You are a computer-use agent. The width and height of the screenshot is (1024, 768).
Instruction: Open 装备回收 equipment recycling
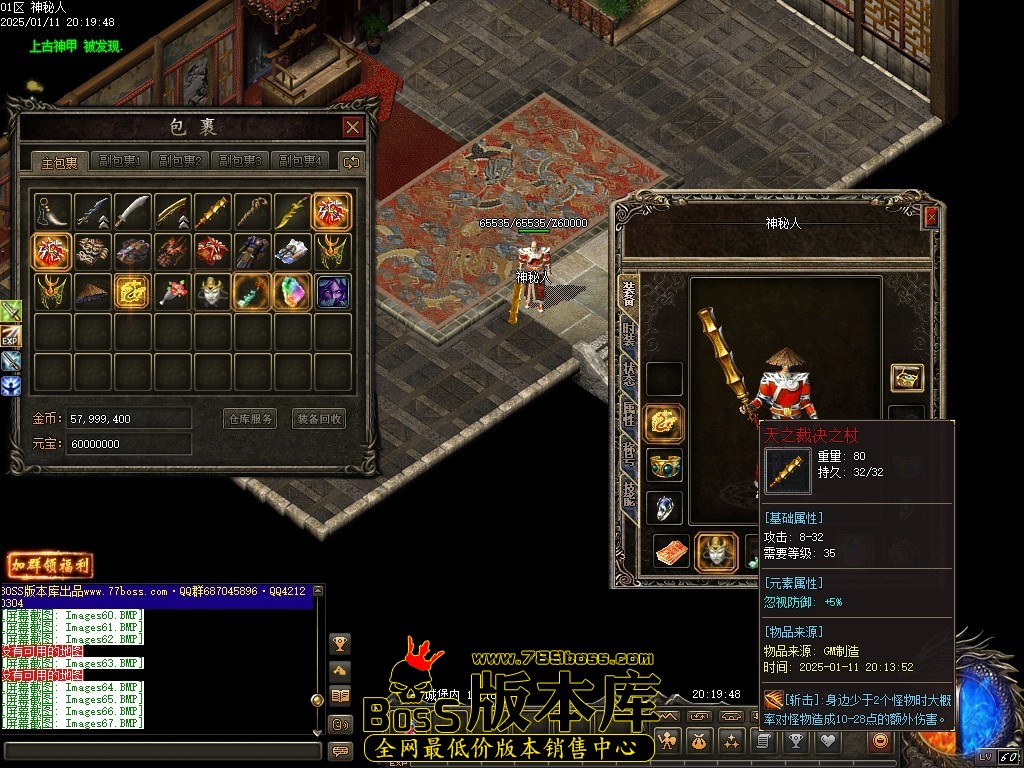click(x=319, y=419)
